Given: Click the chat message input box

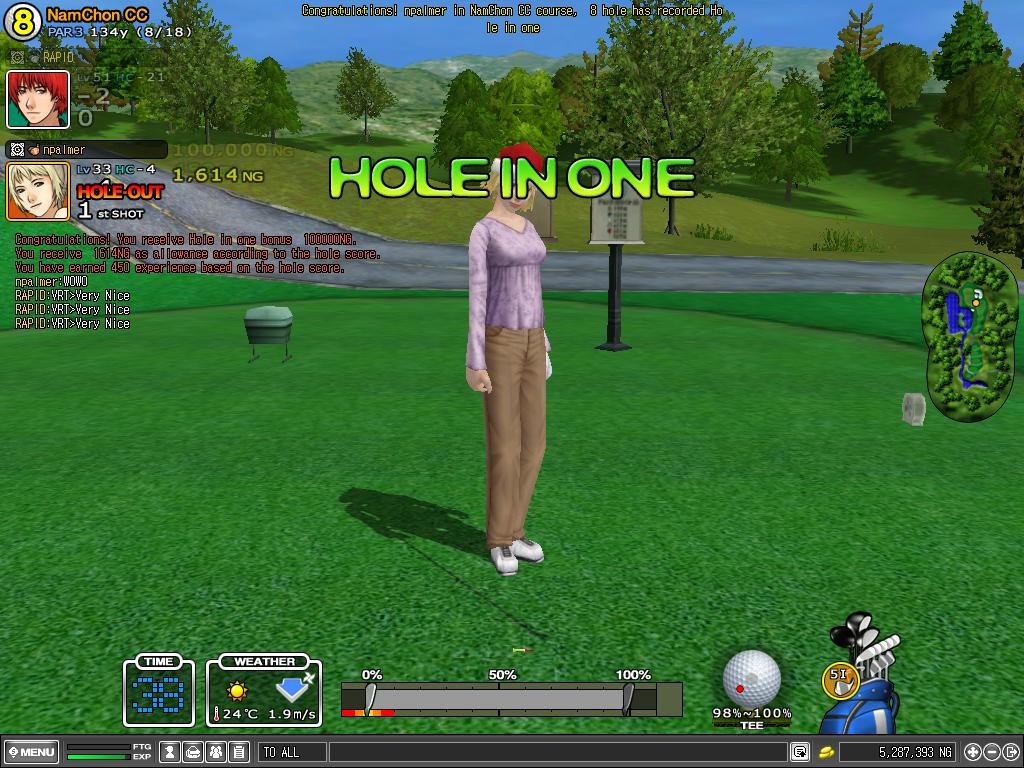Looking at the screenshot, I should tap(555, 752).
